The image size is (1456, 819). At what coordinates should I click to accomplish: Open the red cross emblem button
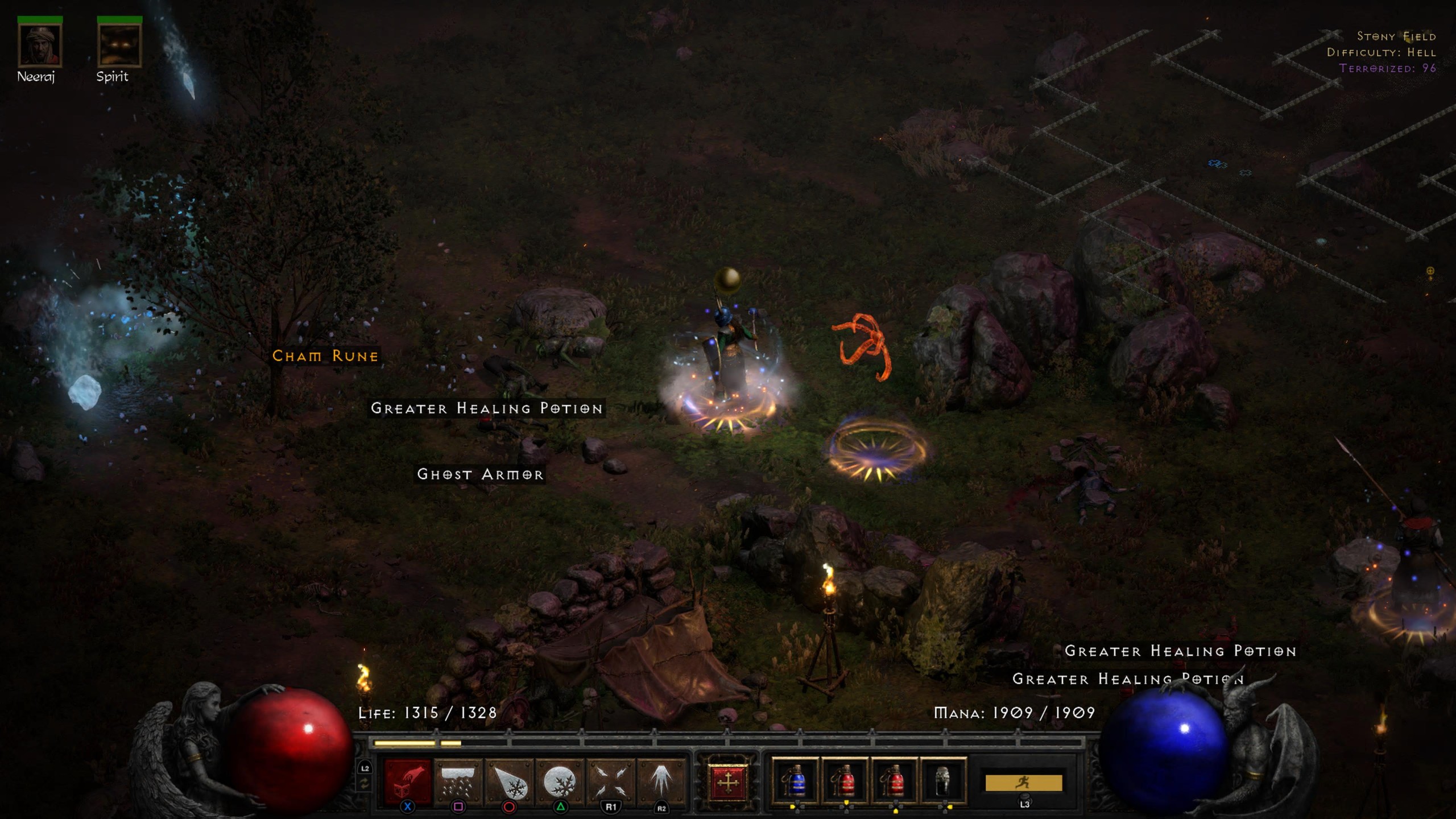[x=727, y=783]
